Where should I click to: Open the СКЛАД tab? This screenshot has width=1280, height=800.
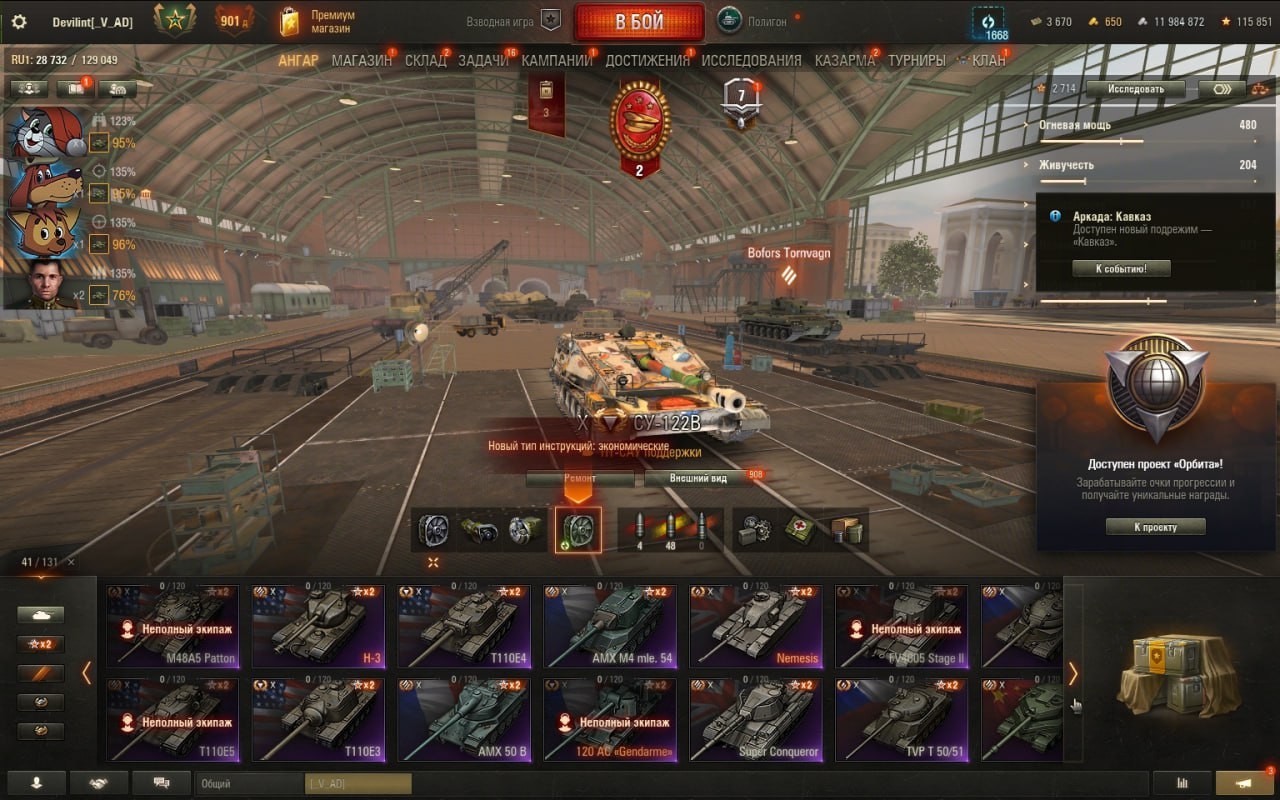tap(425, 60)
